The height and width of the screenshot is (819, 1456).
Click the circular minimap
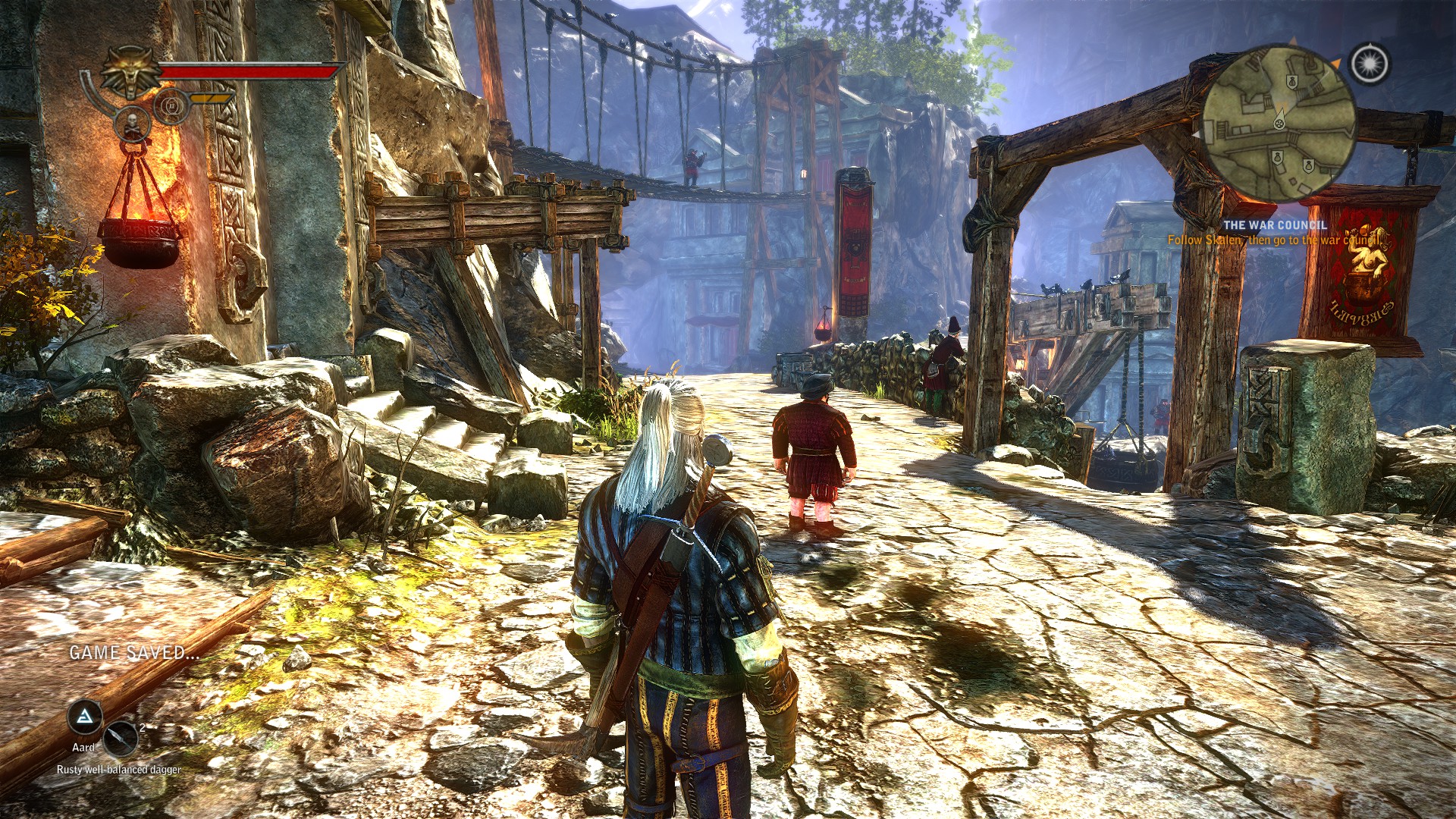[x=1279, y=124]
